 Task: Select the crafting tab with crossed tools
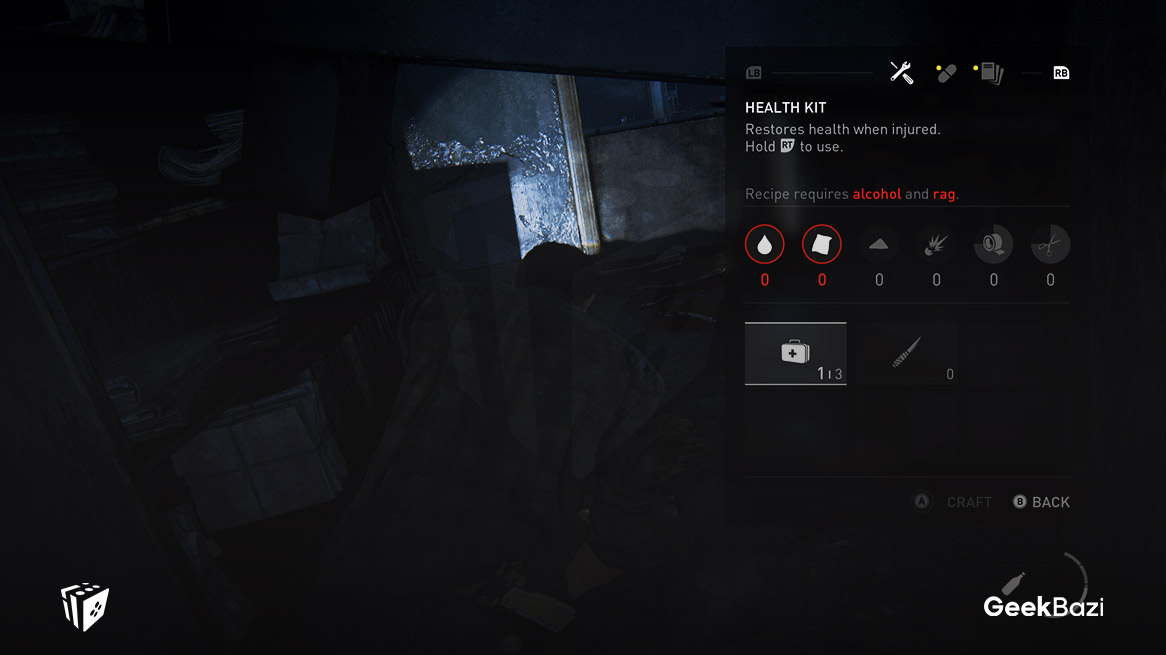902,73
